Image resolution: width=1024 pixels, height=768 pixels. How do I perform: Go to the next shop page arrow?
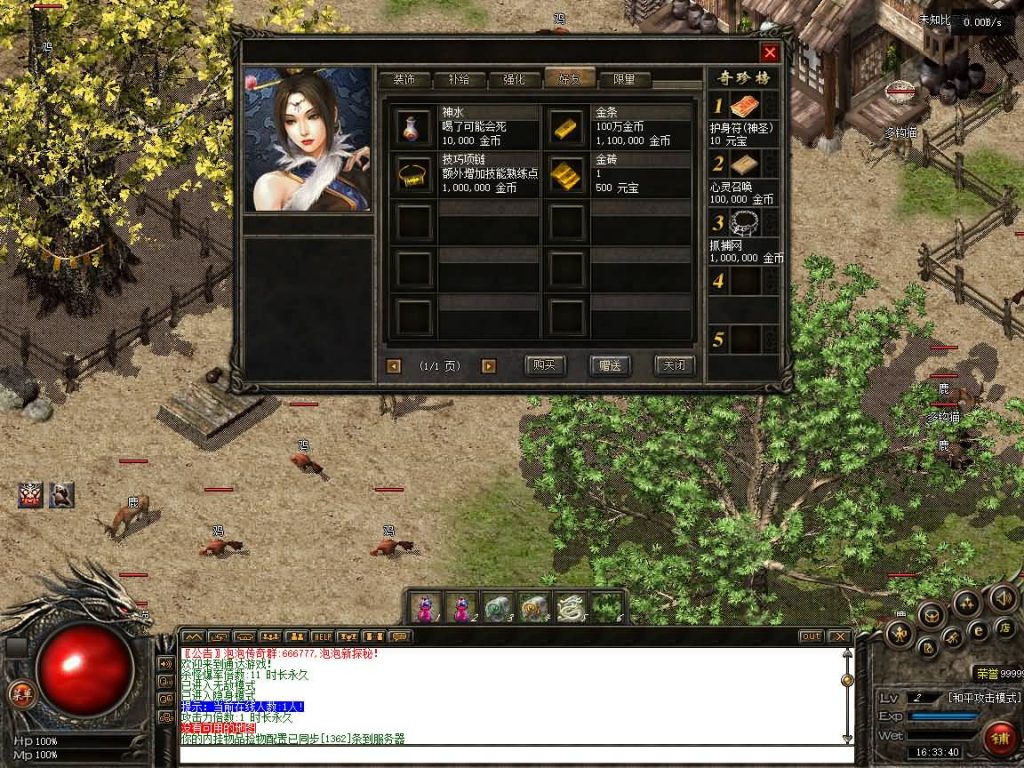[x=488, y=366]
